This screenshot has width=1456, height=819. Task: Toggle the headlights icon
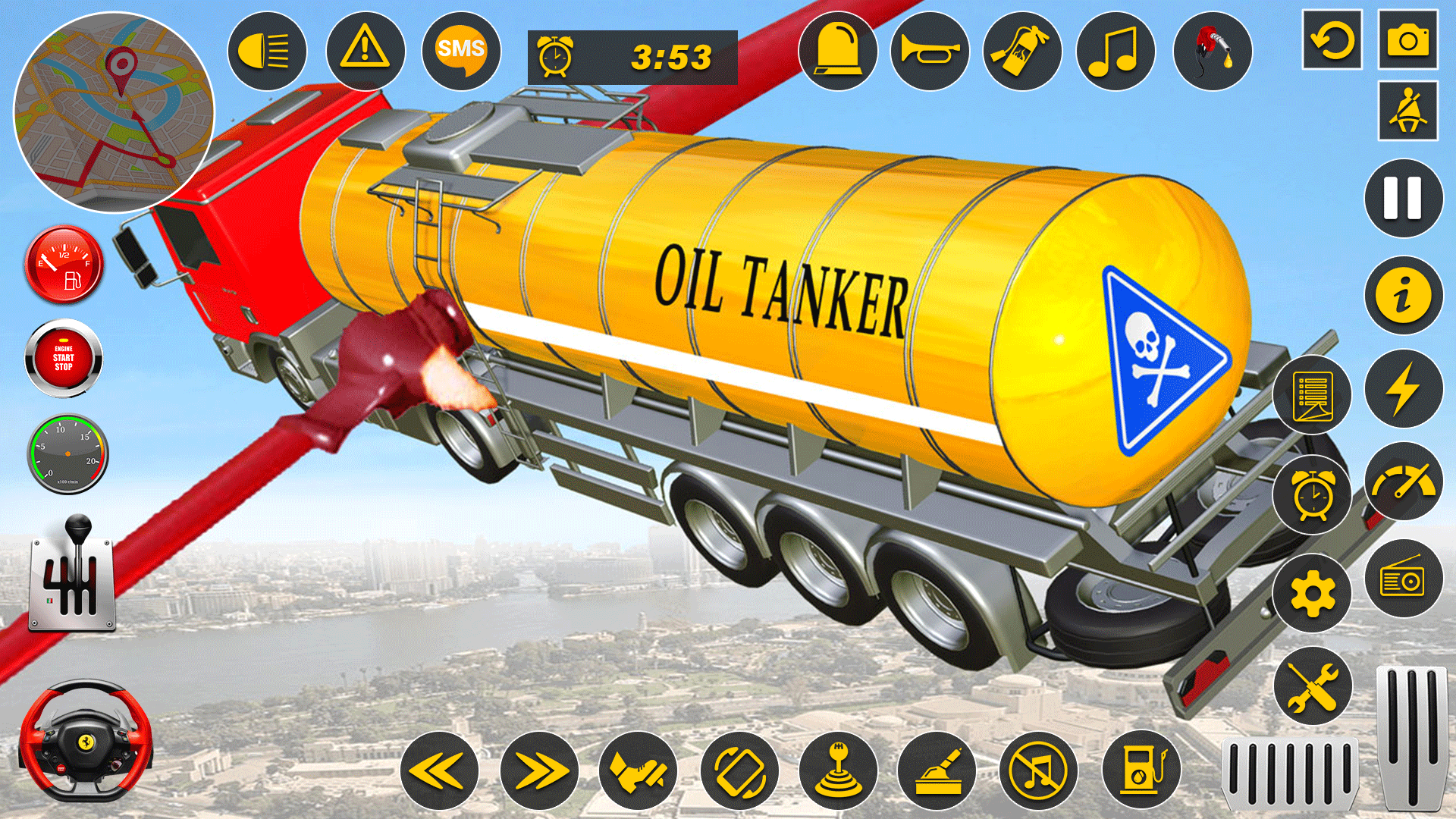click(267, 51)
